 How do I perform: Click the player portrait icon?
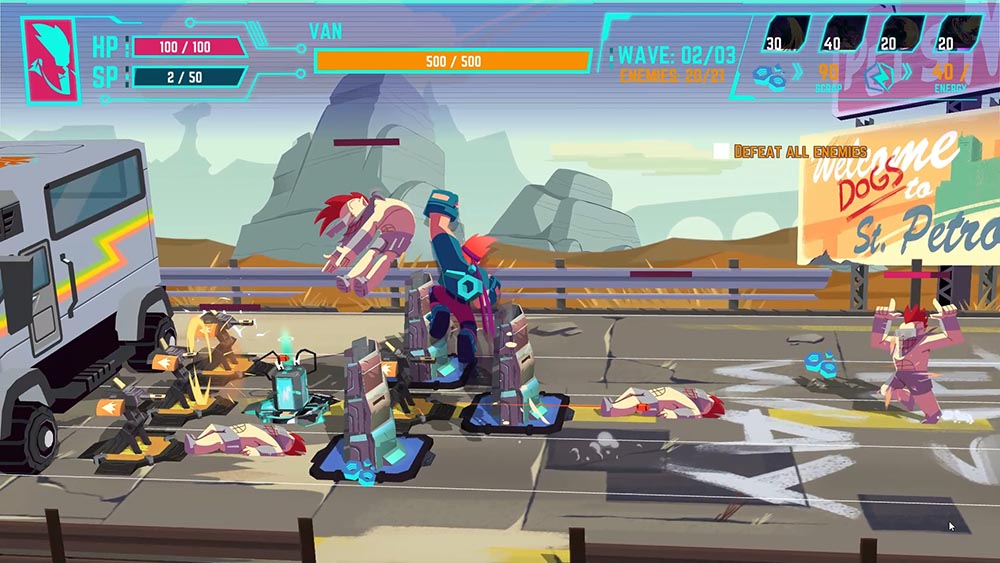pos(48,59)
